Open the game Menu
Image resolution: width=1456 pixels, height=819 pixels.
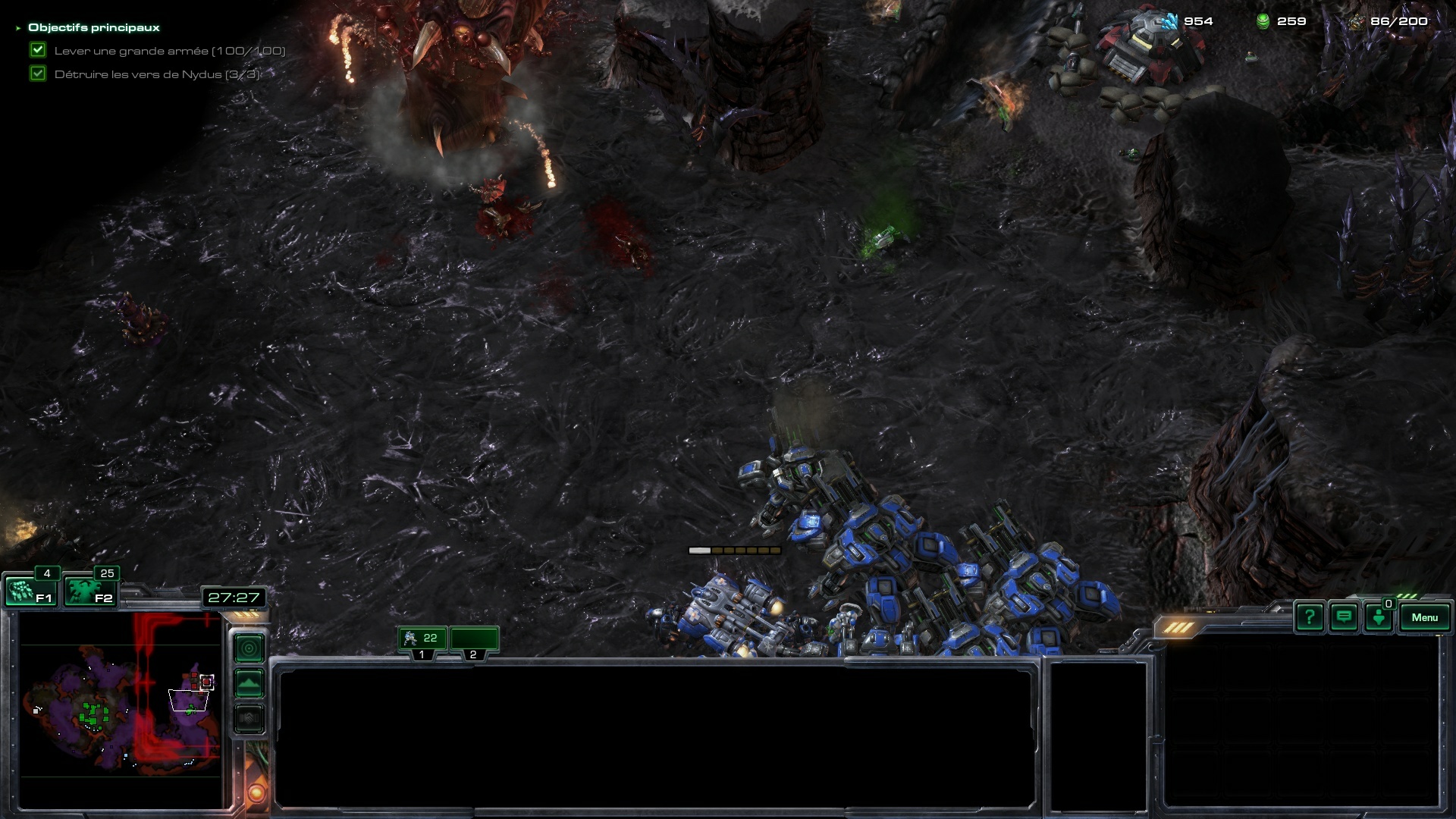coord(1424,617)
